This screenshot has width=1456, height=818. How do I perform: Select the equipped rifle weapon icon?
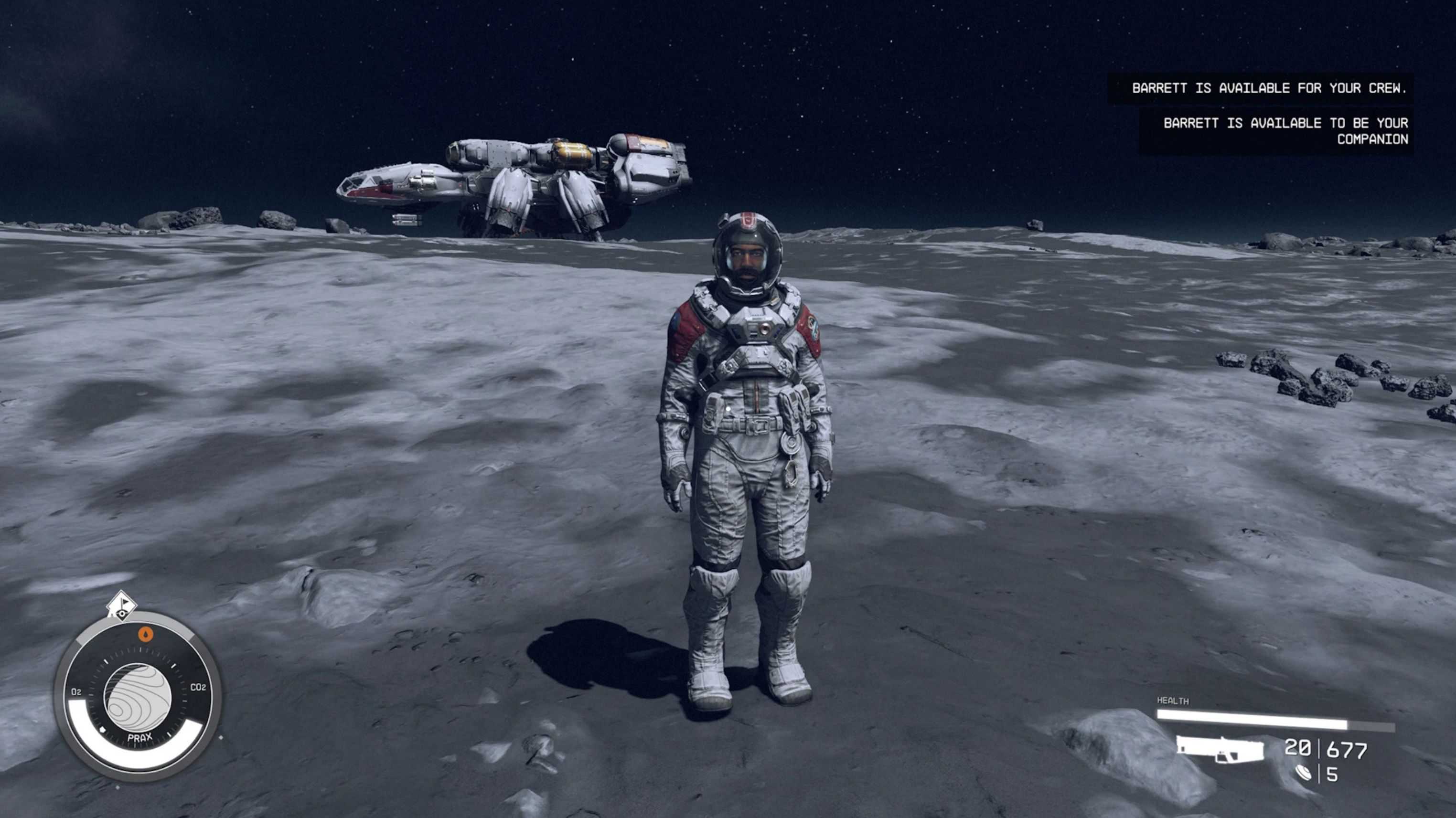coord(1220,750)
